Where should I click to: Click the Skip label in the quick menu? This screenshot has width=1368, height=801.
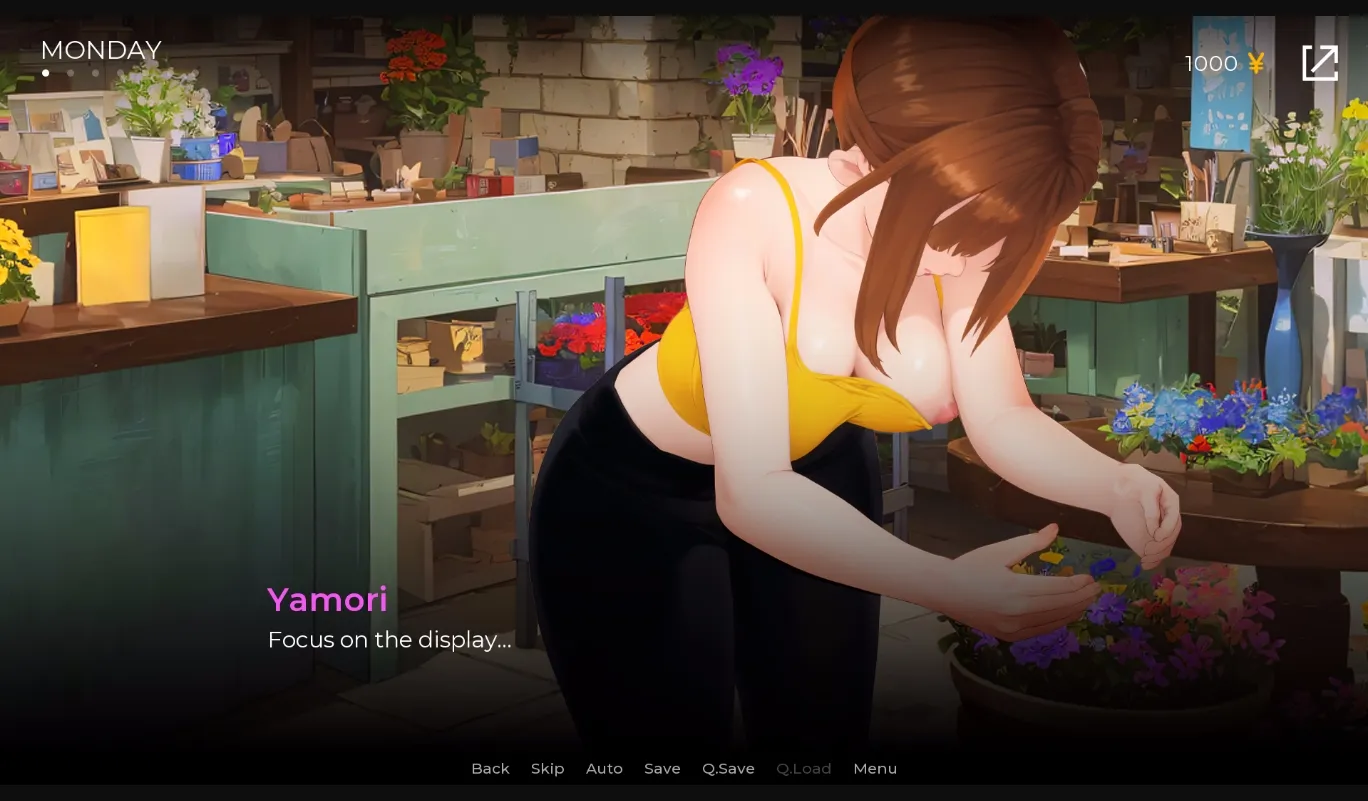(x=548, y=768)
